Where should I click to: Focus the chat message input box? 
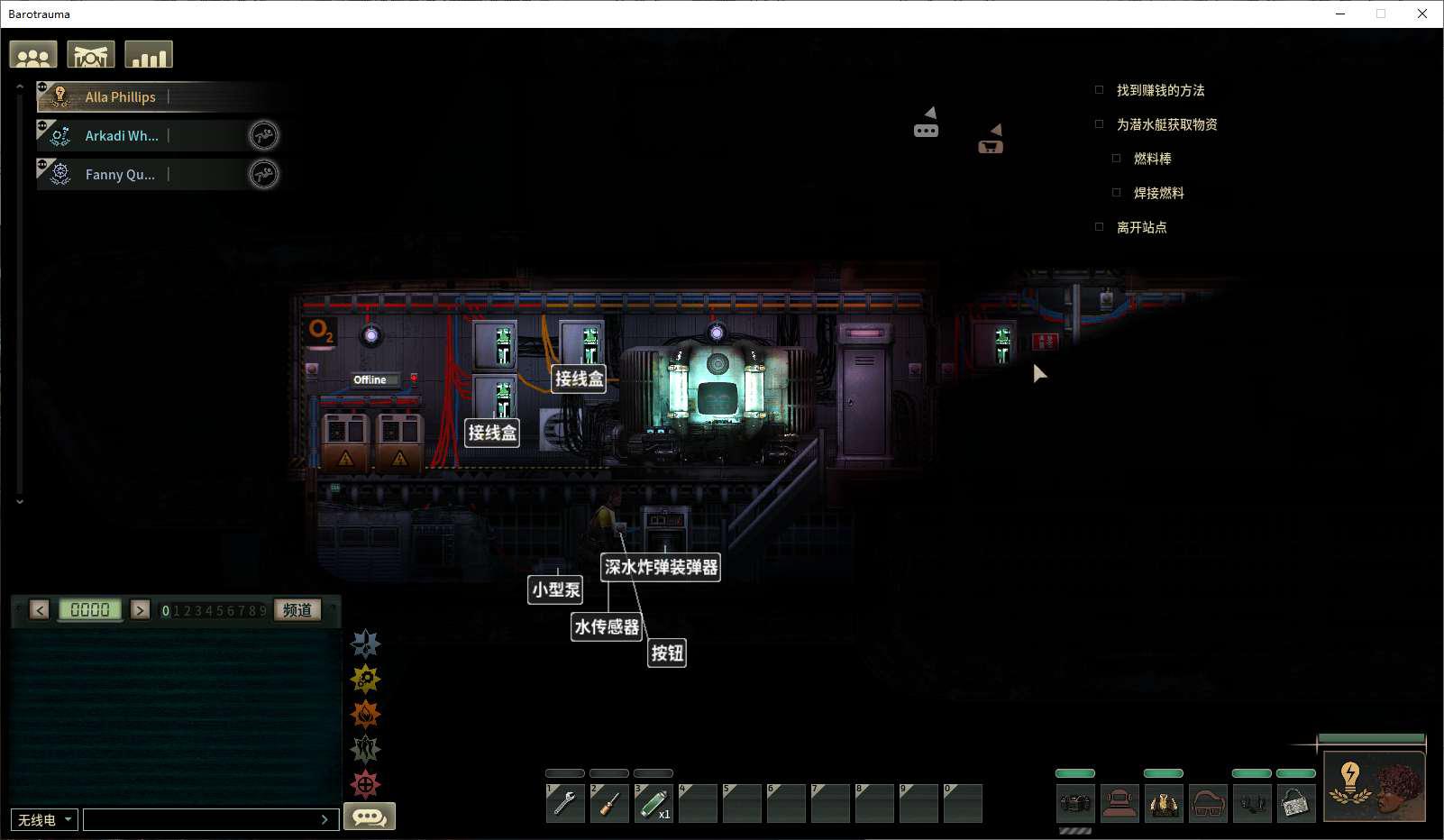click(203, 819)
